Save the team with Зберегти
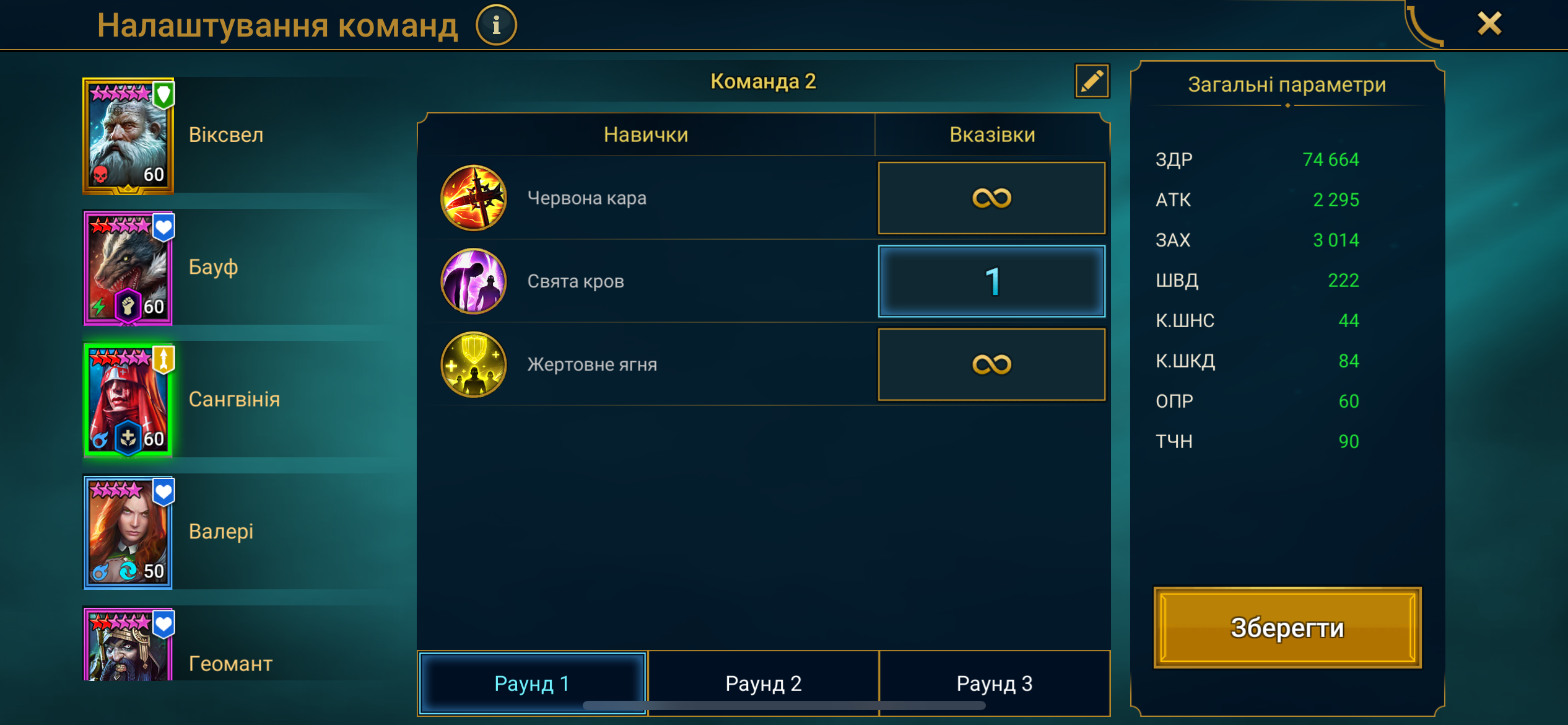The image size is (1568, 725). [1287, 627]
